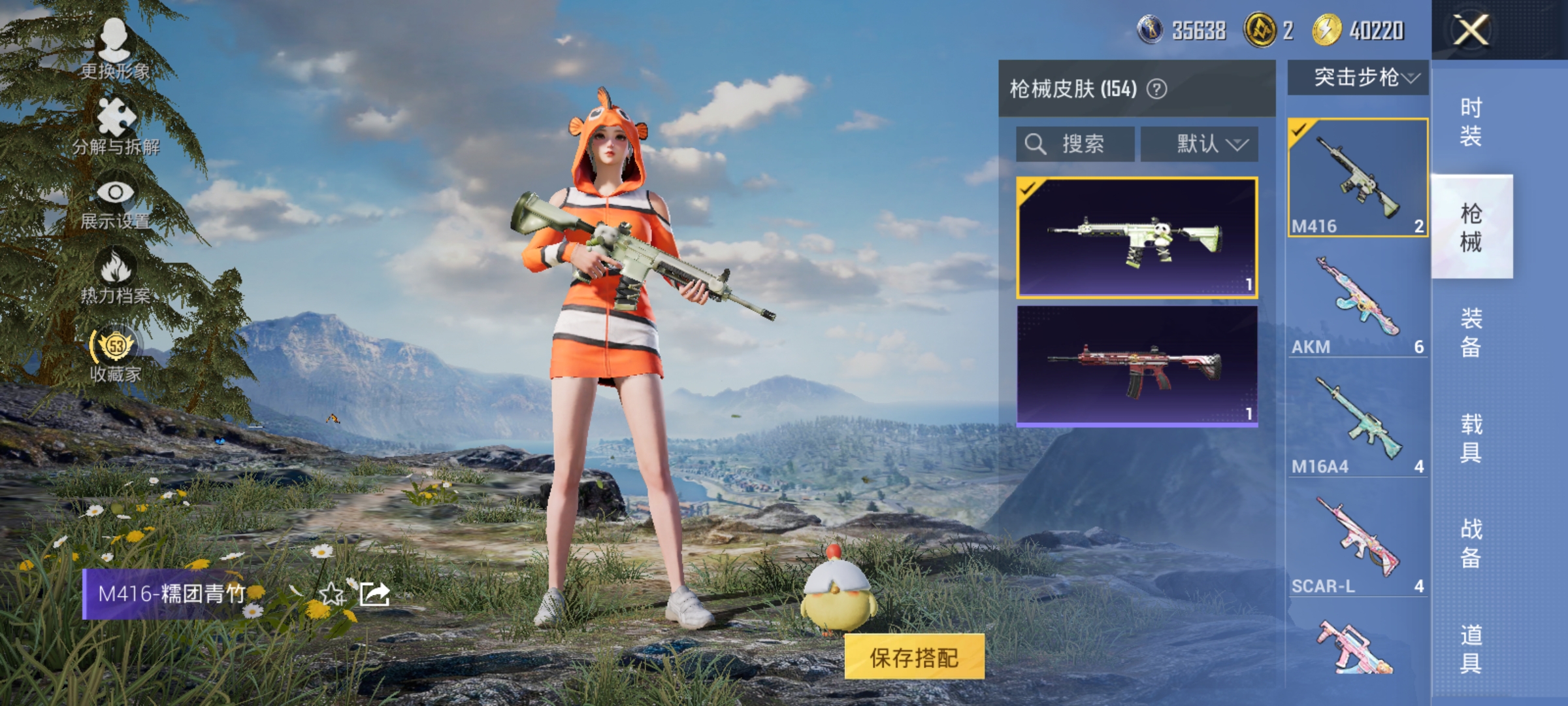Open the search field magnifier in skin panel
Viewport: 1568px width, 706px height.
[1037, 144]
